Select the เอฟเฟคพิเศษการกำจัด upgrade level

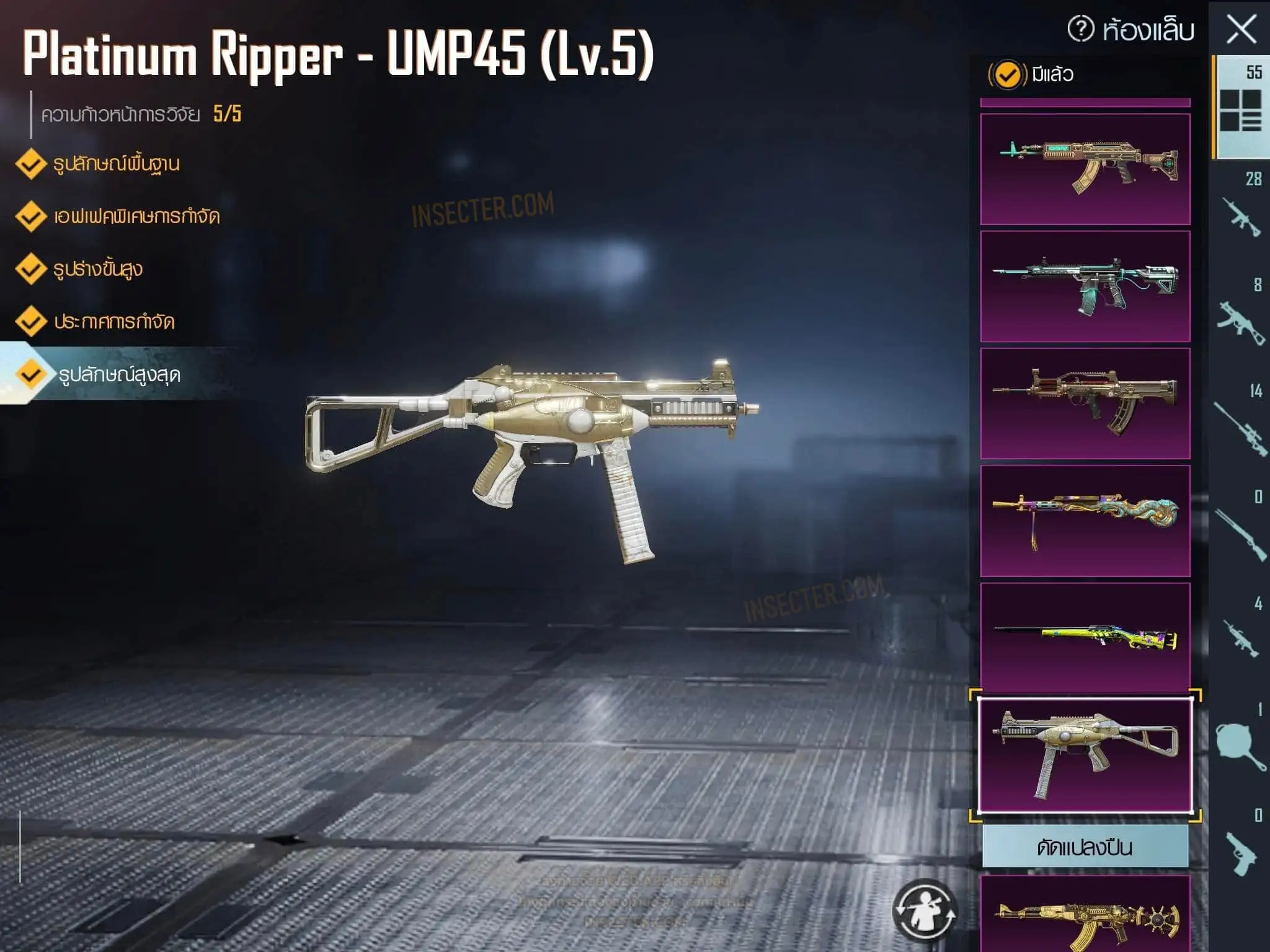136,217
